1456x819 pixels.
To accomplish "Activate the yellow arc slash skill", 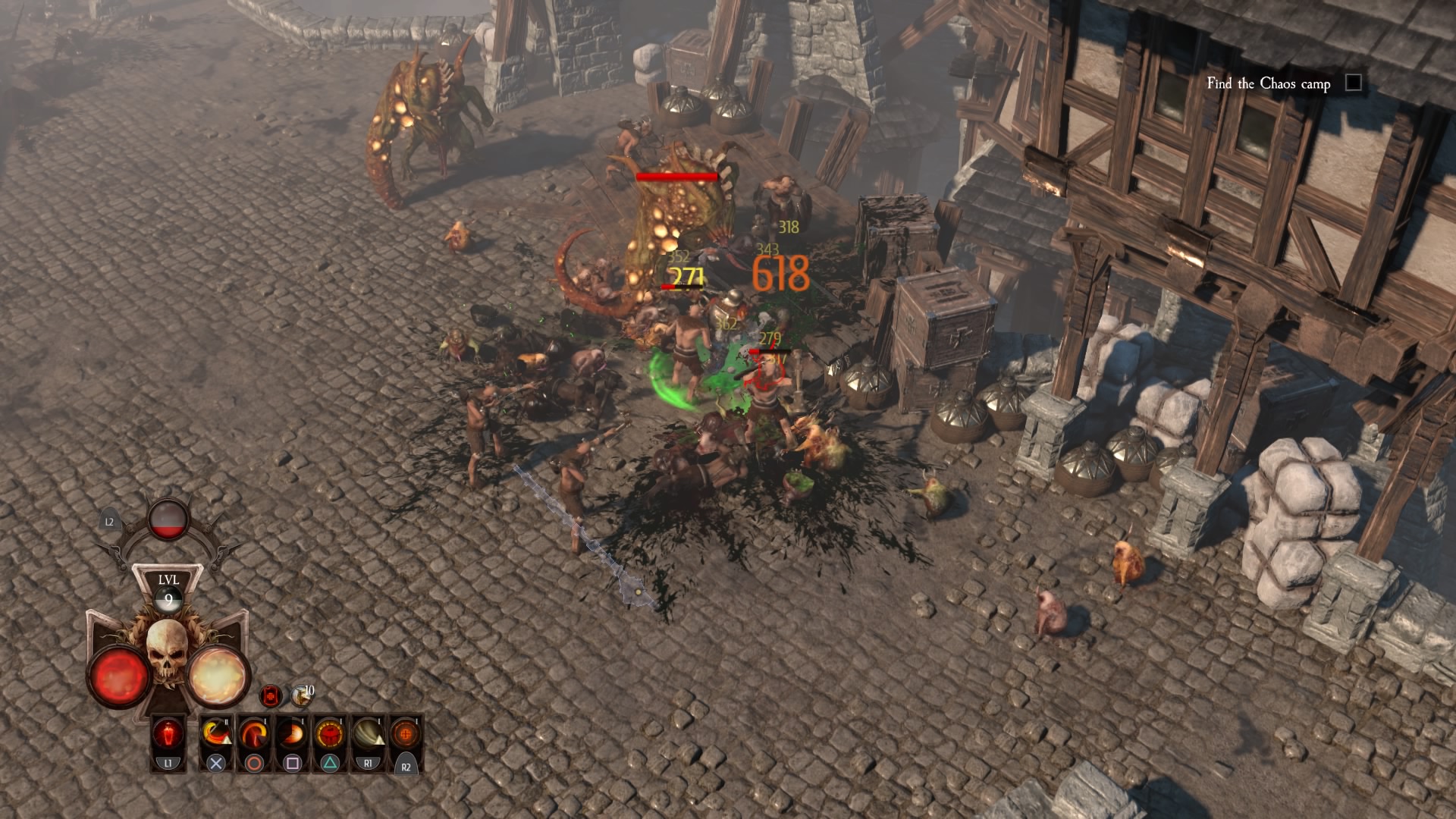I will 216,735.
